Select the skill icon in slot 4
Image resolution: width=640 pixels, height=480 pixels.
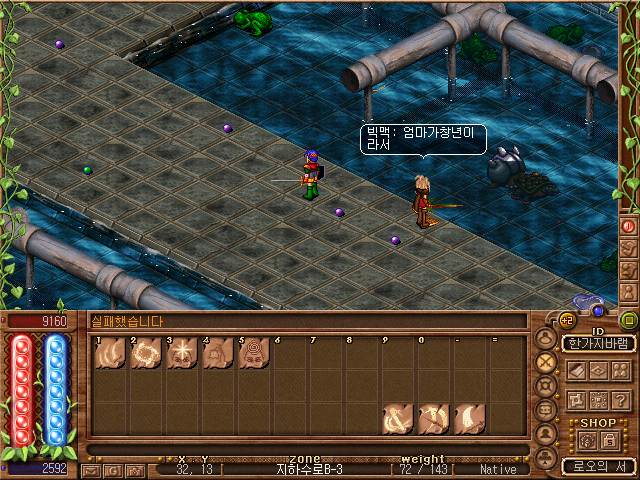218,353
